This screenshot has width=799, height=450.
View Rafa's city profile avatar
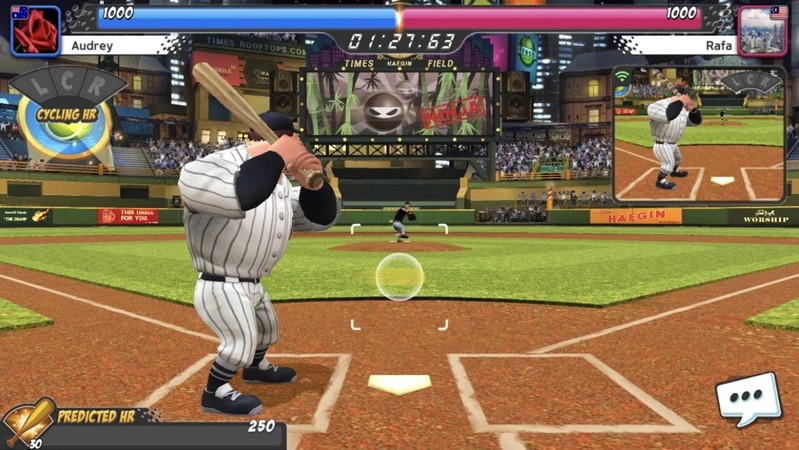point(763,31)
